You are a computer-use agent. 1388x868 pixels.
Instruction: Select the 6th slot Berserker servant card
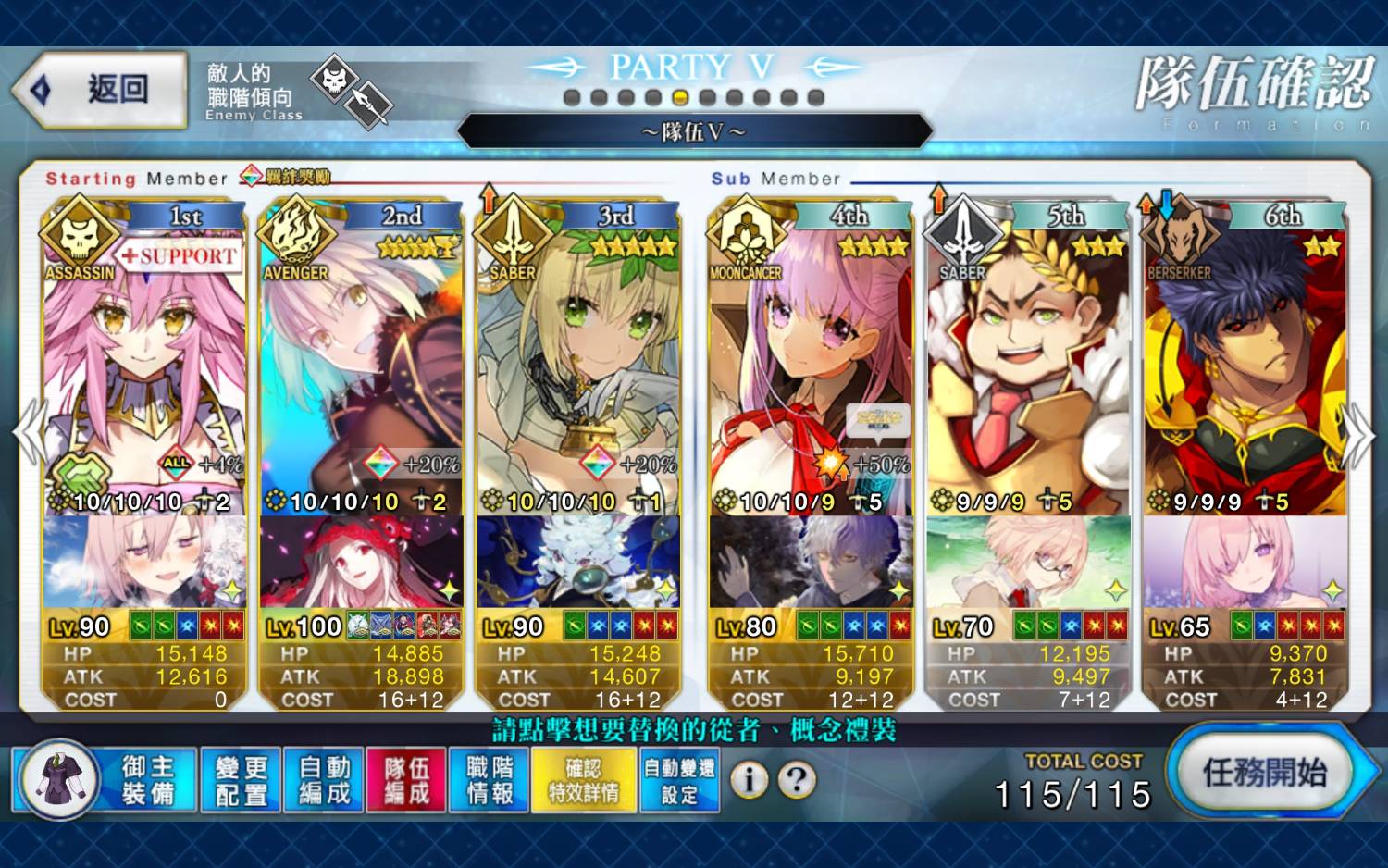tap(1245, 370)
